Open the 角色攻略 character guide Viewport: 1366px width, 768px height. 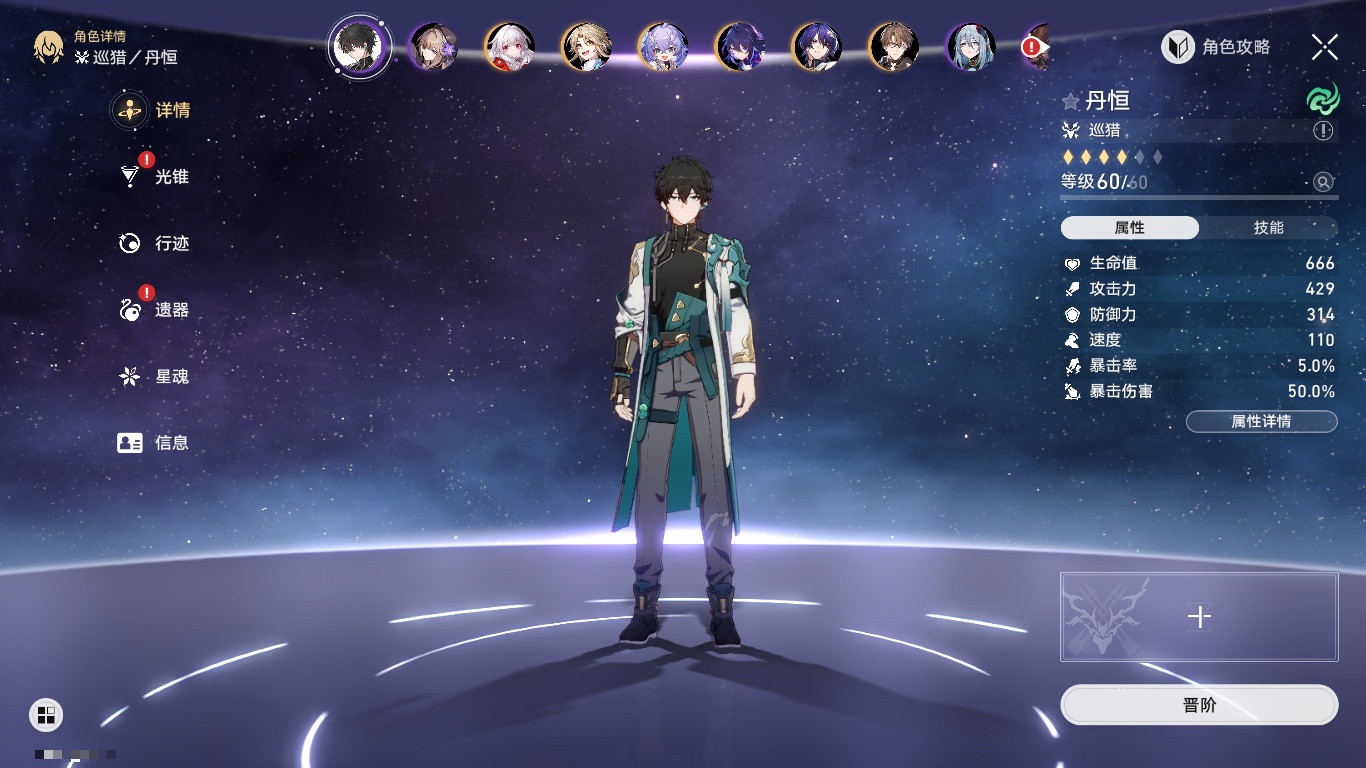click(1216, 47)
